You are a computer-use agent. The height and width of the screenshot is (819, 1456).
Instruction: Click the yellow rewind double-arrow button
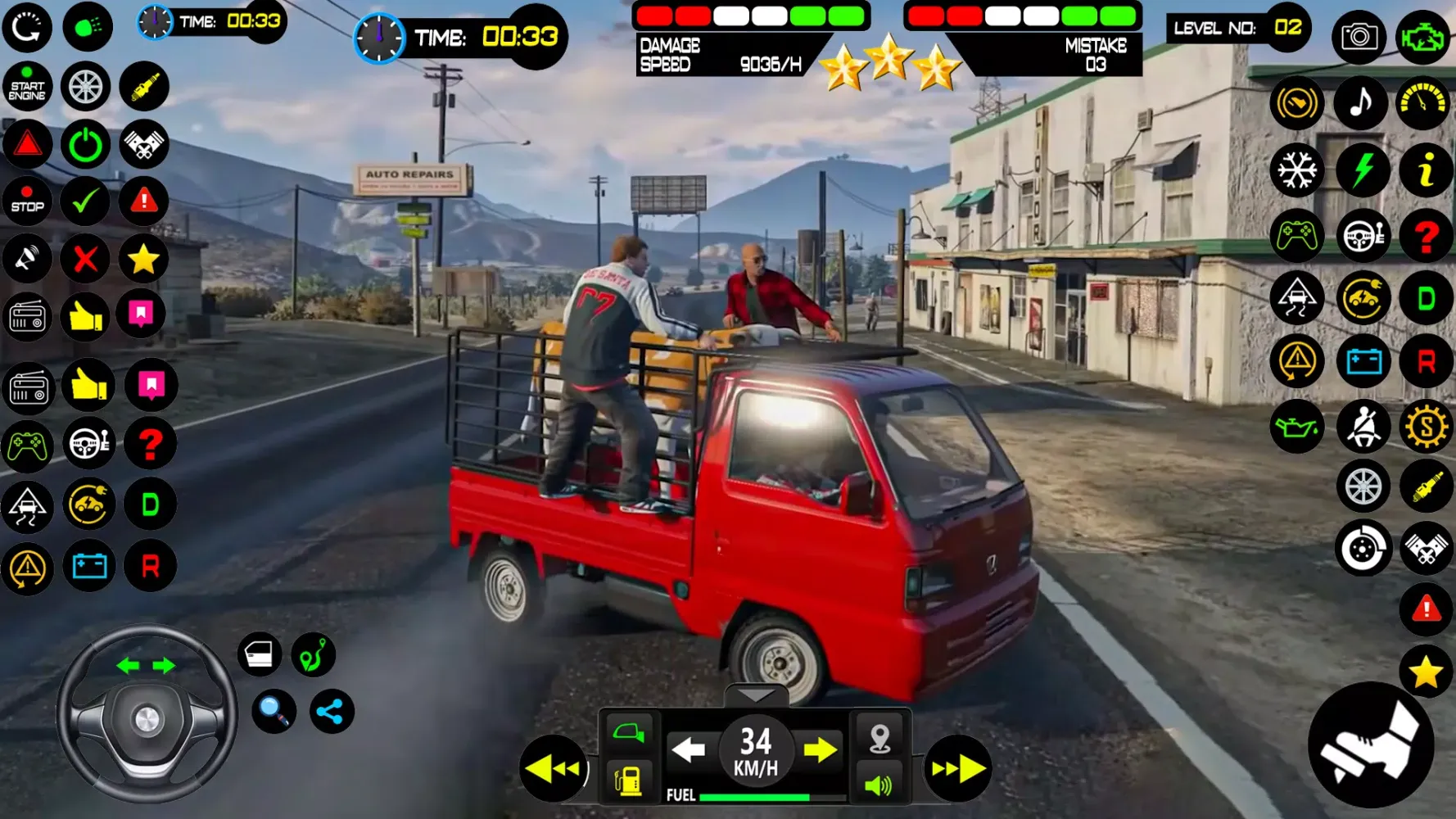(x=554, y=768)
